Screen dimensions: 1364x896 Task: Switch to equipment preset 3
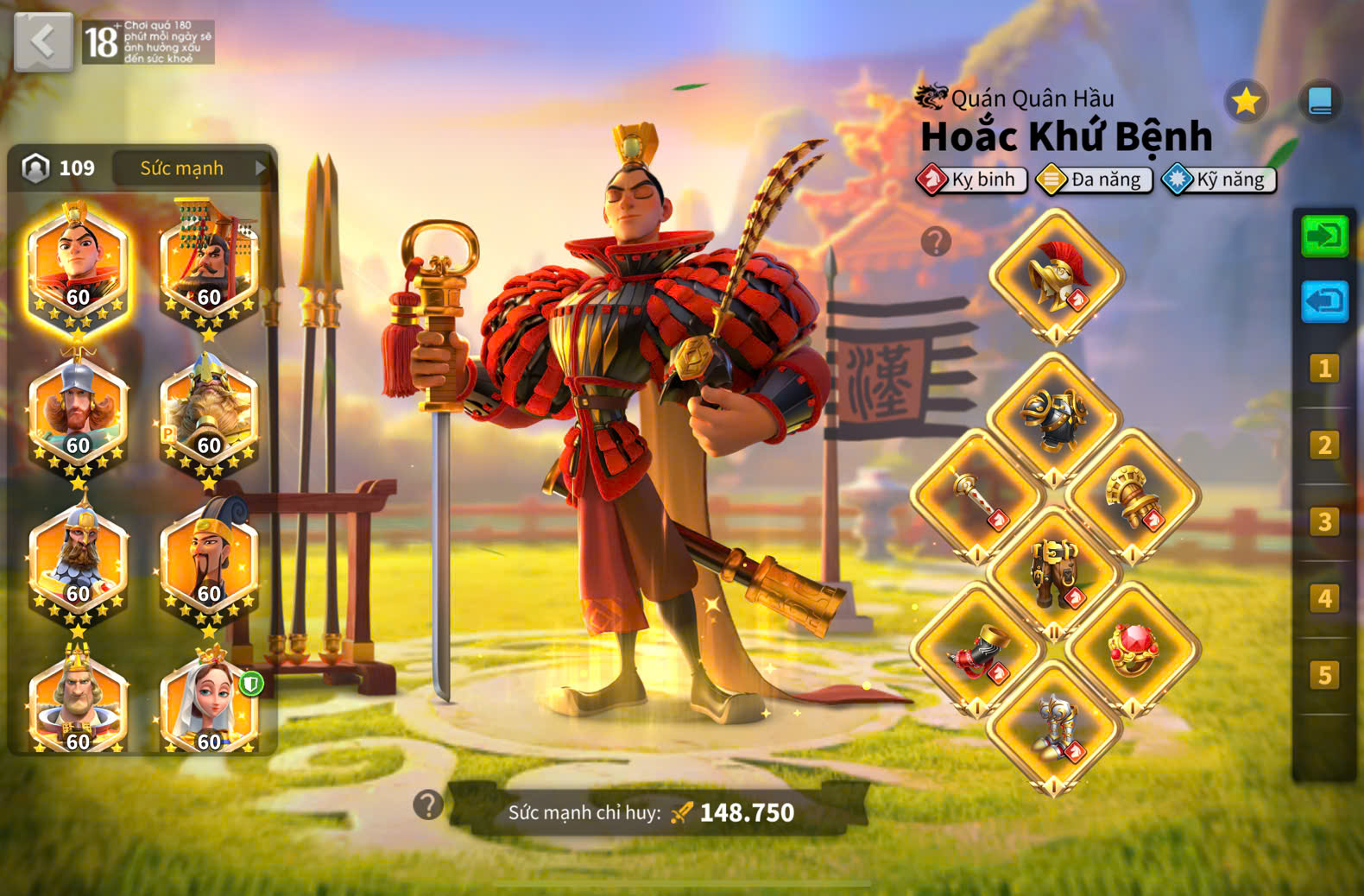click(1324, 521)
